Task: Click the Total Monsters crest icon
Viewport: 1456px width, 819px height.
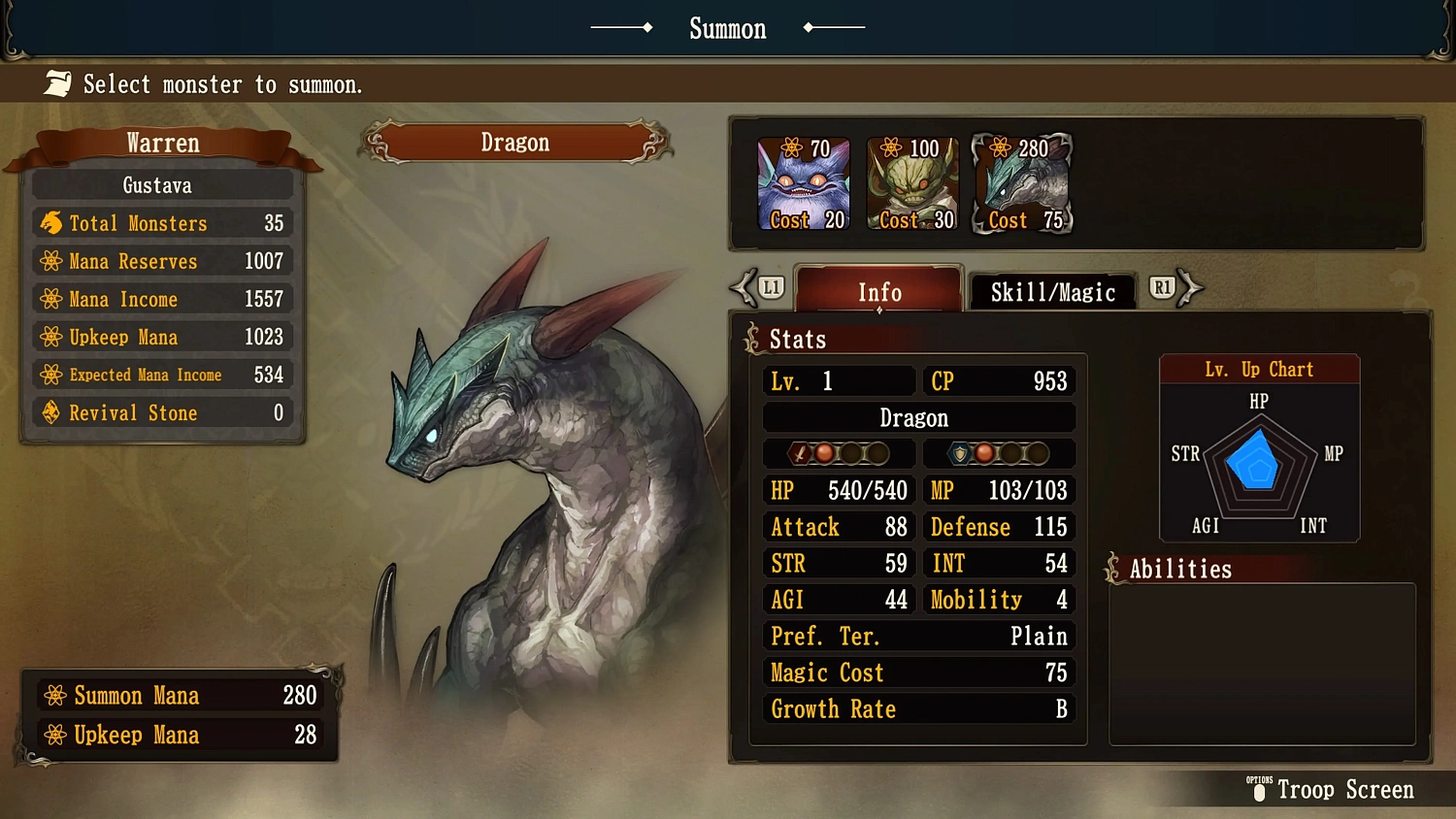Action: [x=51, y=223]
